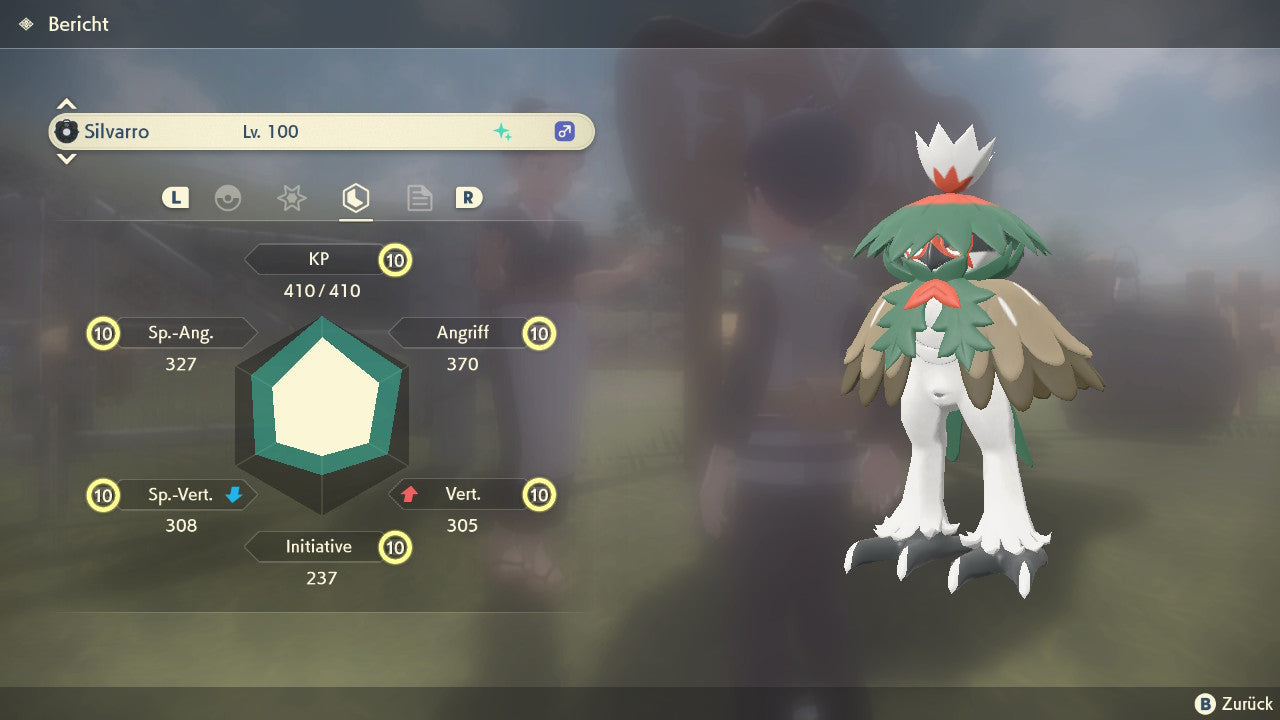1280x720 pixels.
Task: Switch to the Poké Ball overview tab
Action: click(228, 198)
